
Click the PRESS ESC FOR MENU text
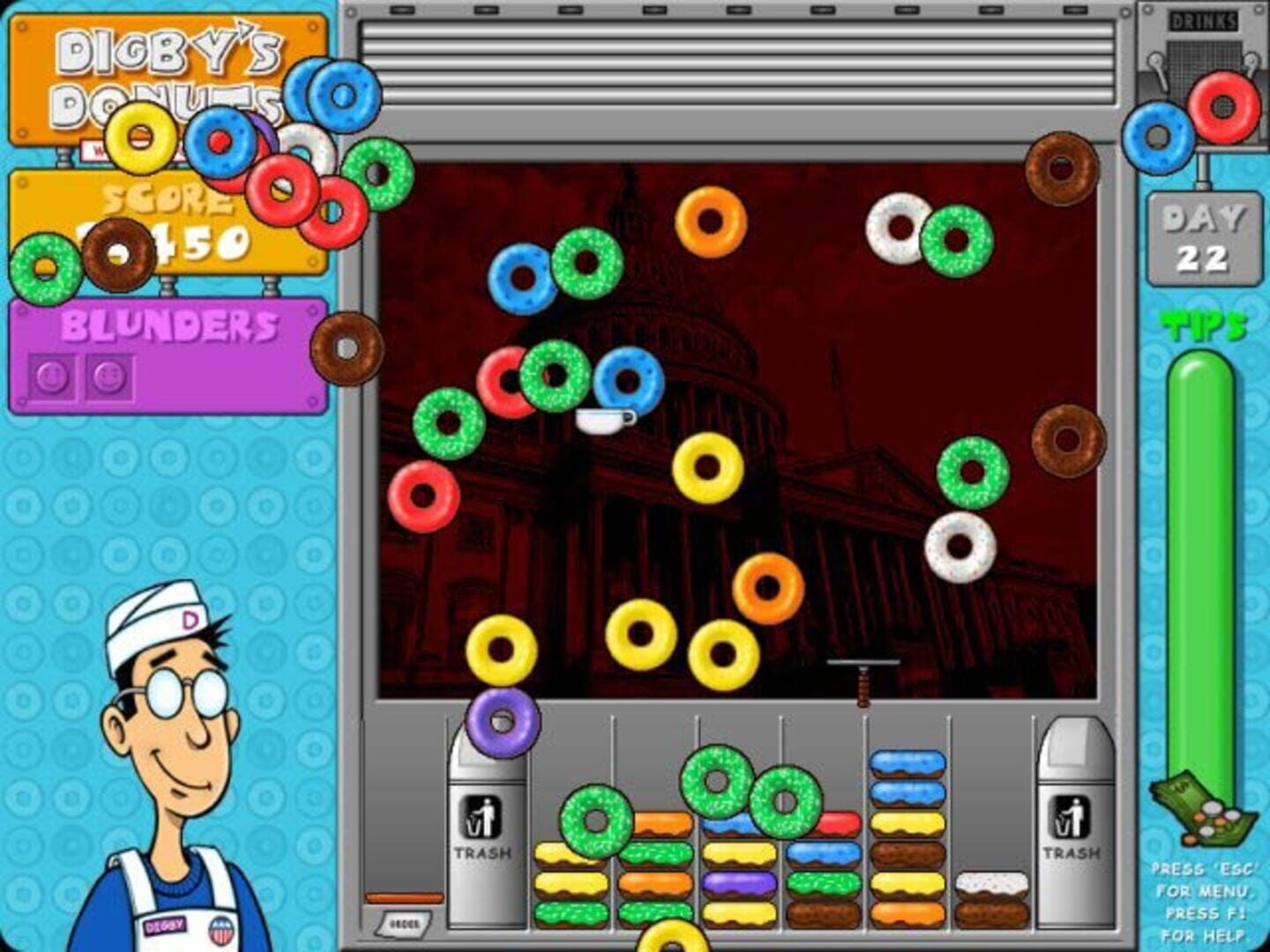1205,881
